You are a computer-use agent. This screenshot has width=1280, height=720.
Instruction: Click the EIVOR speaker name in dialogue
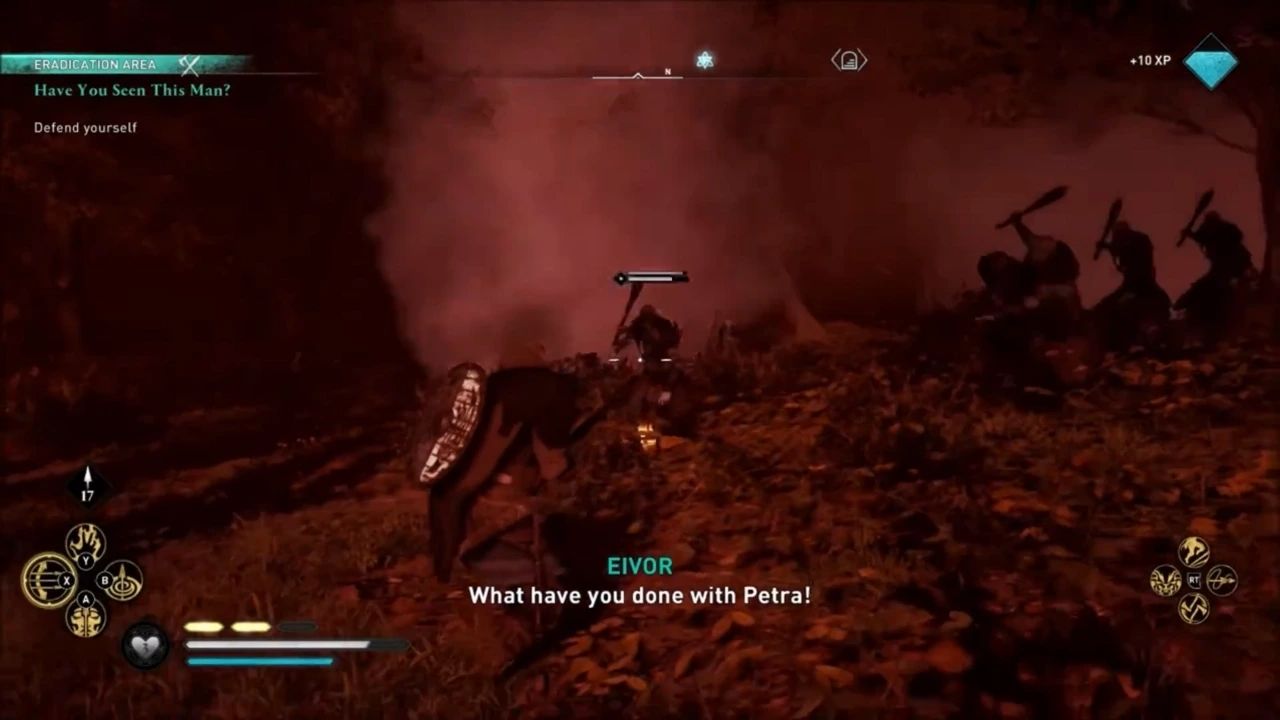point(640,566)
